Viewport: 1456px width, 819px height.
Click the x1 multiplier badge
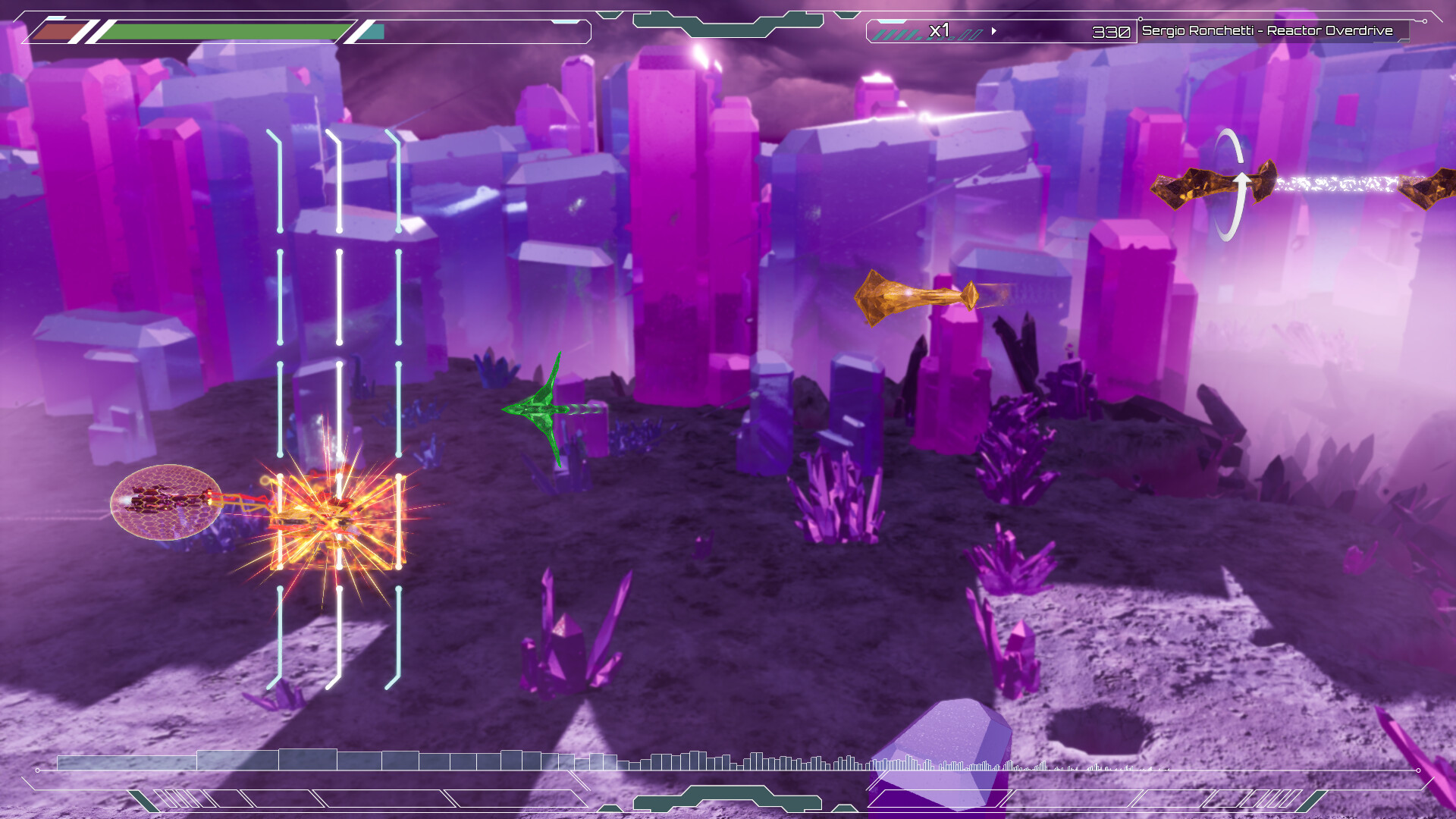click(x=940, y=32)
